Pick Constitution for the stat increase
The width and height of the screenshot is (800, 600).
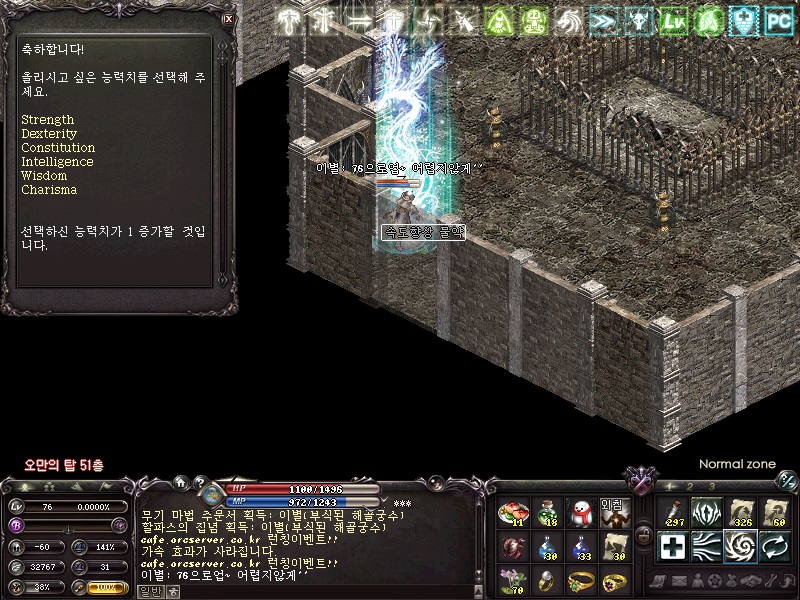click(x=58, y=148)
